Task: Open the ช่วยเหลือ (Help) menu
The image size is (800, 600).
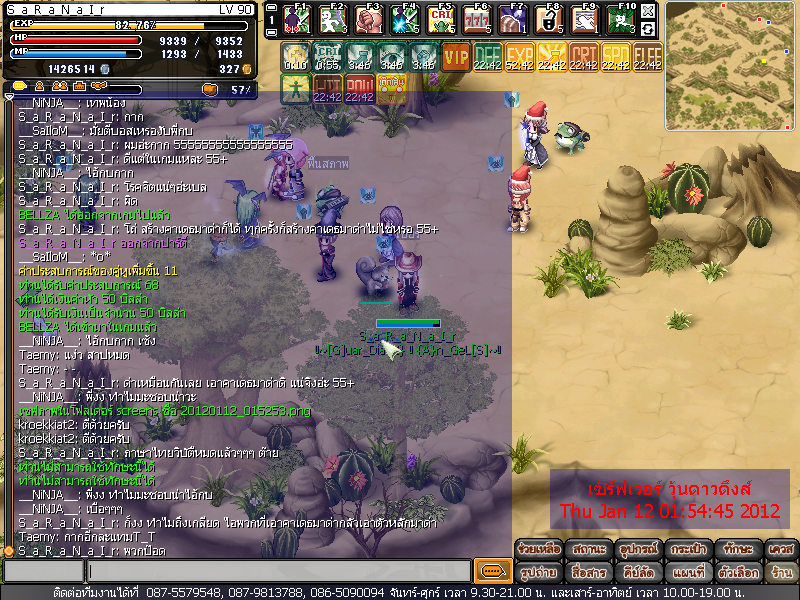Action: pos(539,549)
